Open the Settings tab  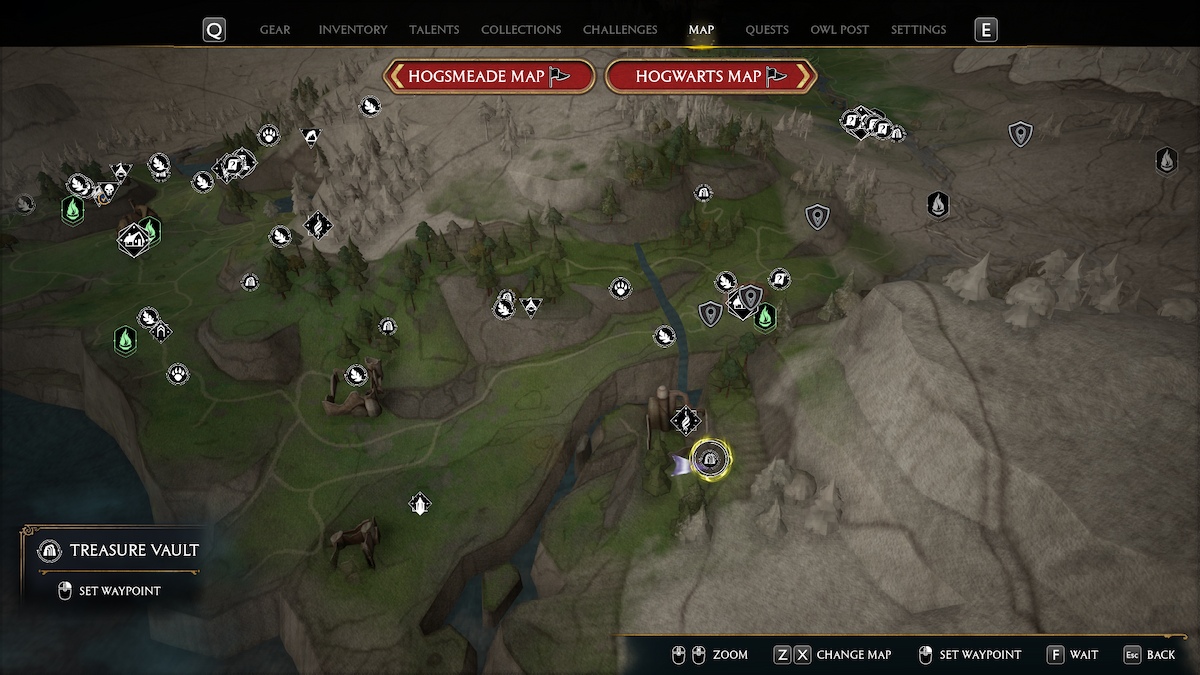click(x=918, y=30)
